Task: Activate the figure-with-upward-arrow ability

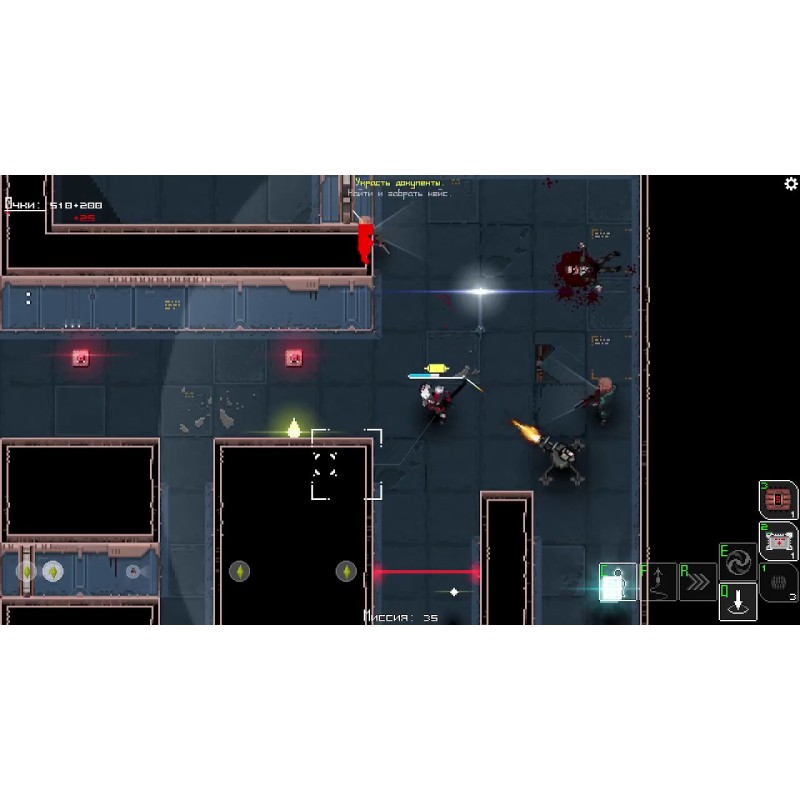Action: pyautogui.click(x=657, y=582)
